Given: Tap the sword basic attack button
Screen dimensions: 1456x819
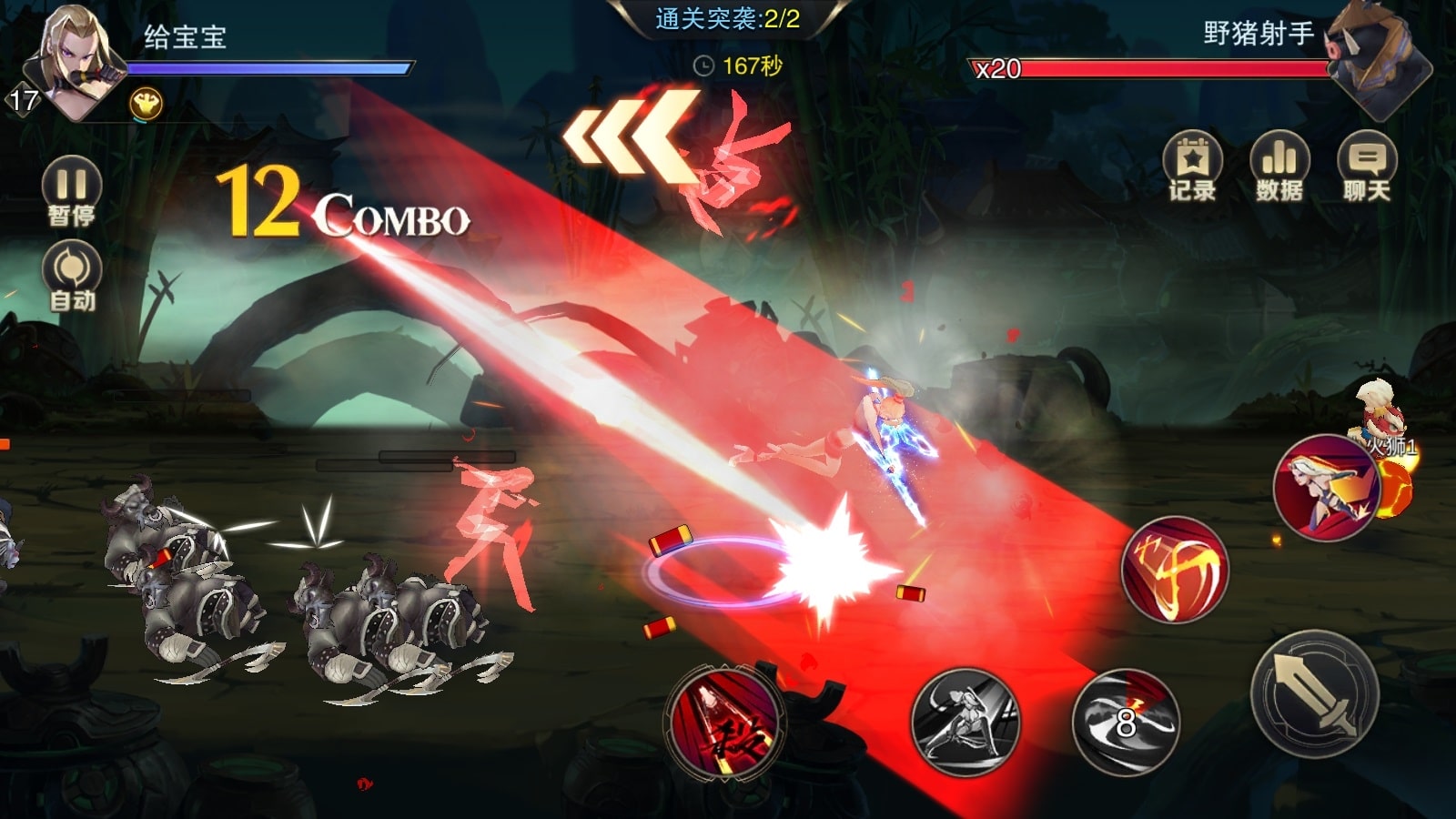Looking at the screenshot, I should pyautogui.click(x=1316, y=695).
